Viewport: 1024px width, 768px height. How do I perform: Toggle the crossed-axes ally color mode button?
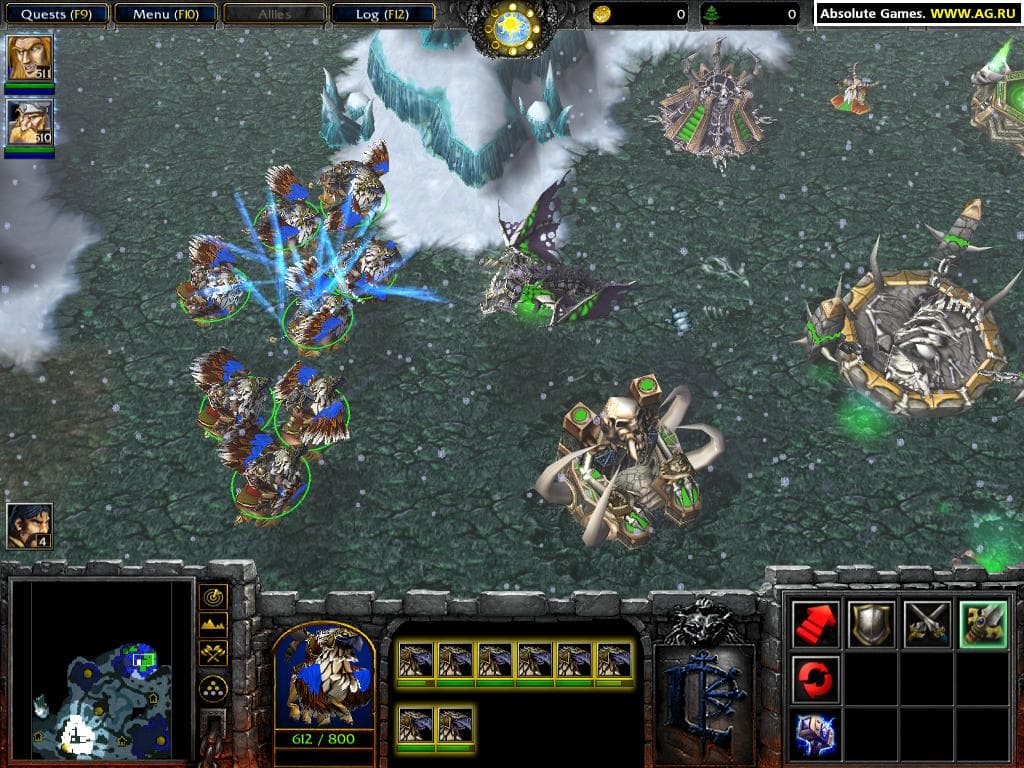[214, 654]
